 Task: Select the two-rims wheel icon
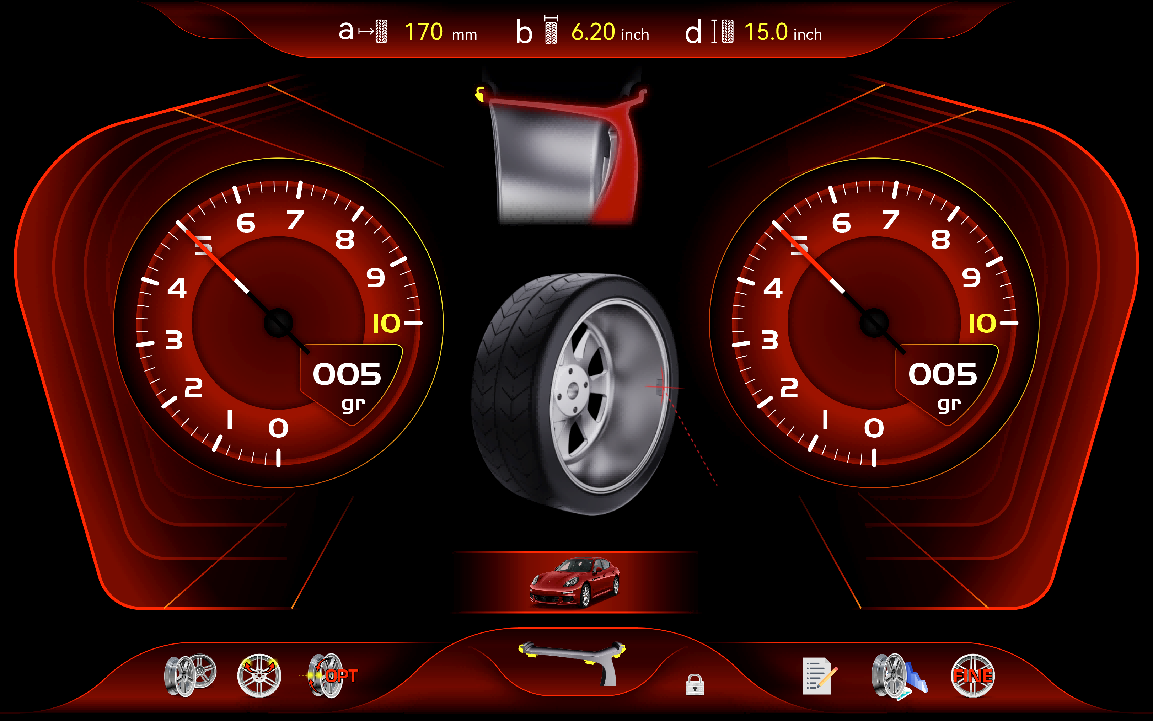point(190,673)
